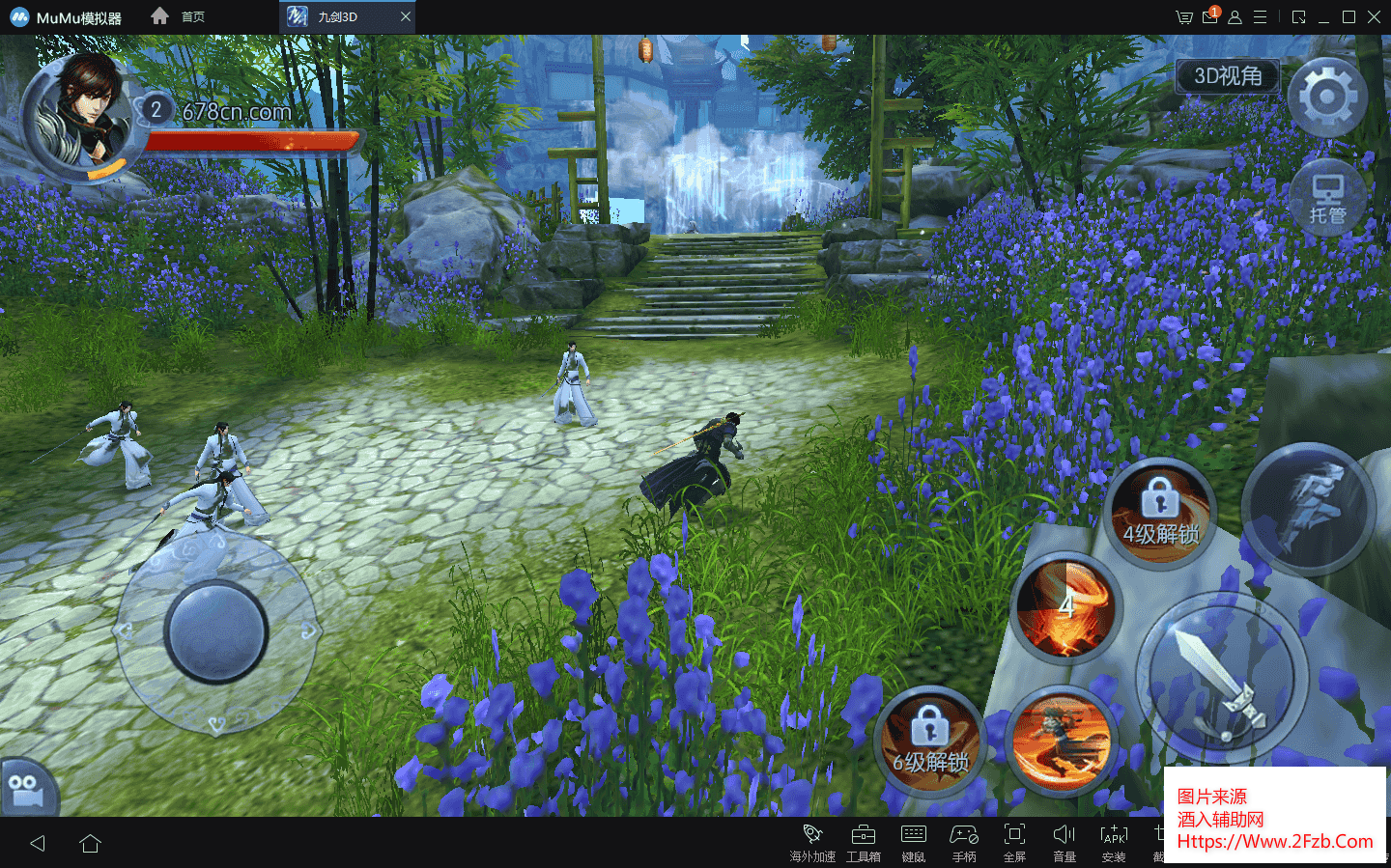Click the Android back arrow button

click(x=38, y=843)
